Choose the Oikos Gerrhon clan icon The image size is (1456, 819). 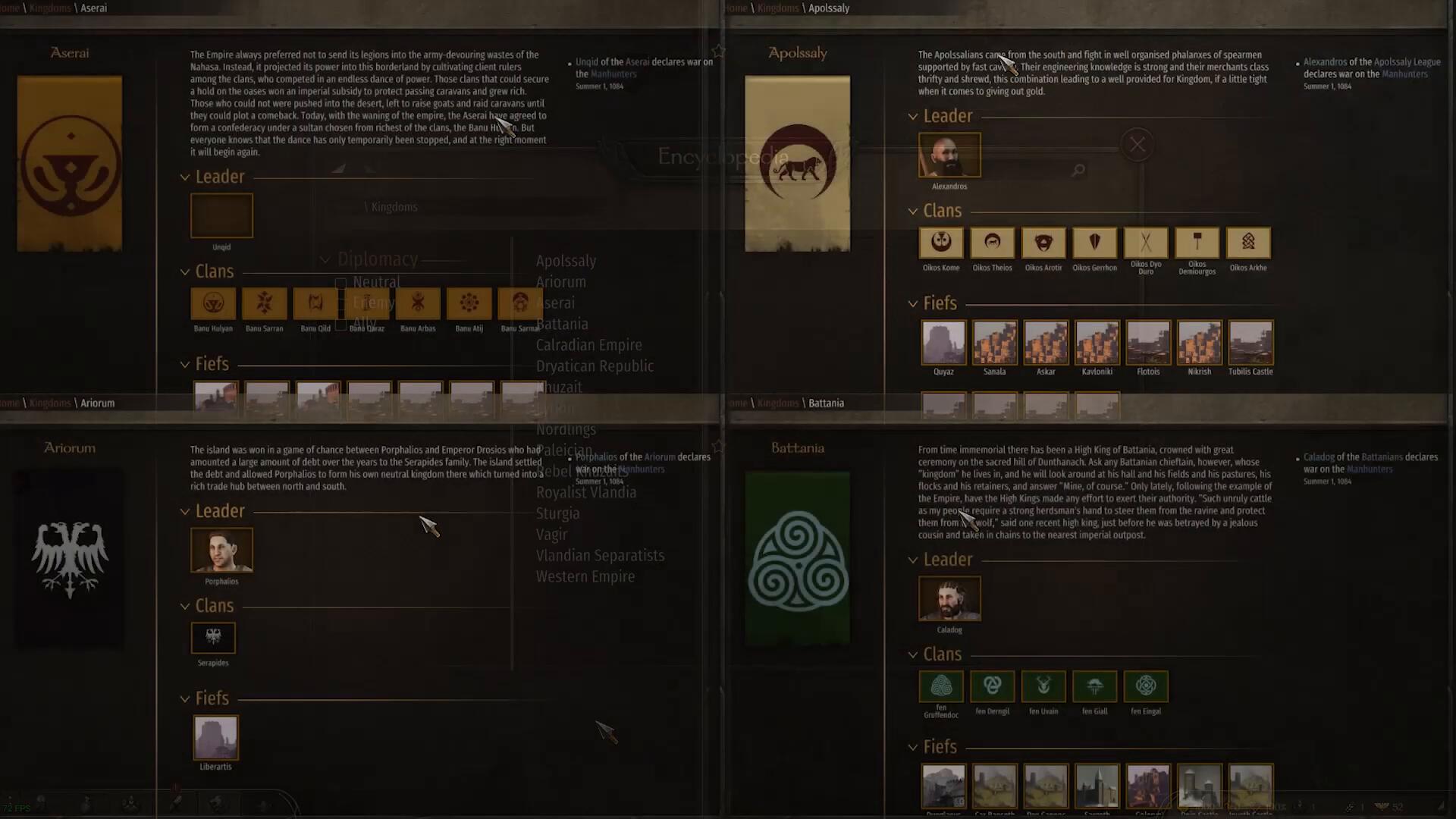click(x=1094, y=243)
